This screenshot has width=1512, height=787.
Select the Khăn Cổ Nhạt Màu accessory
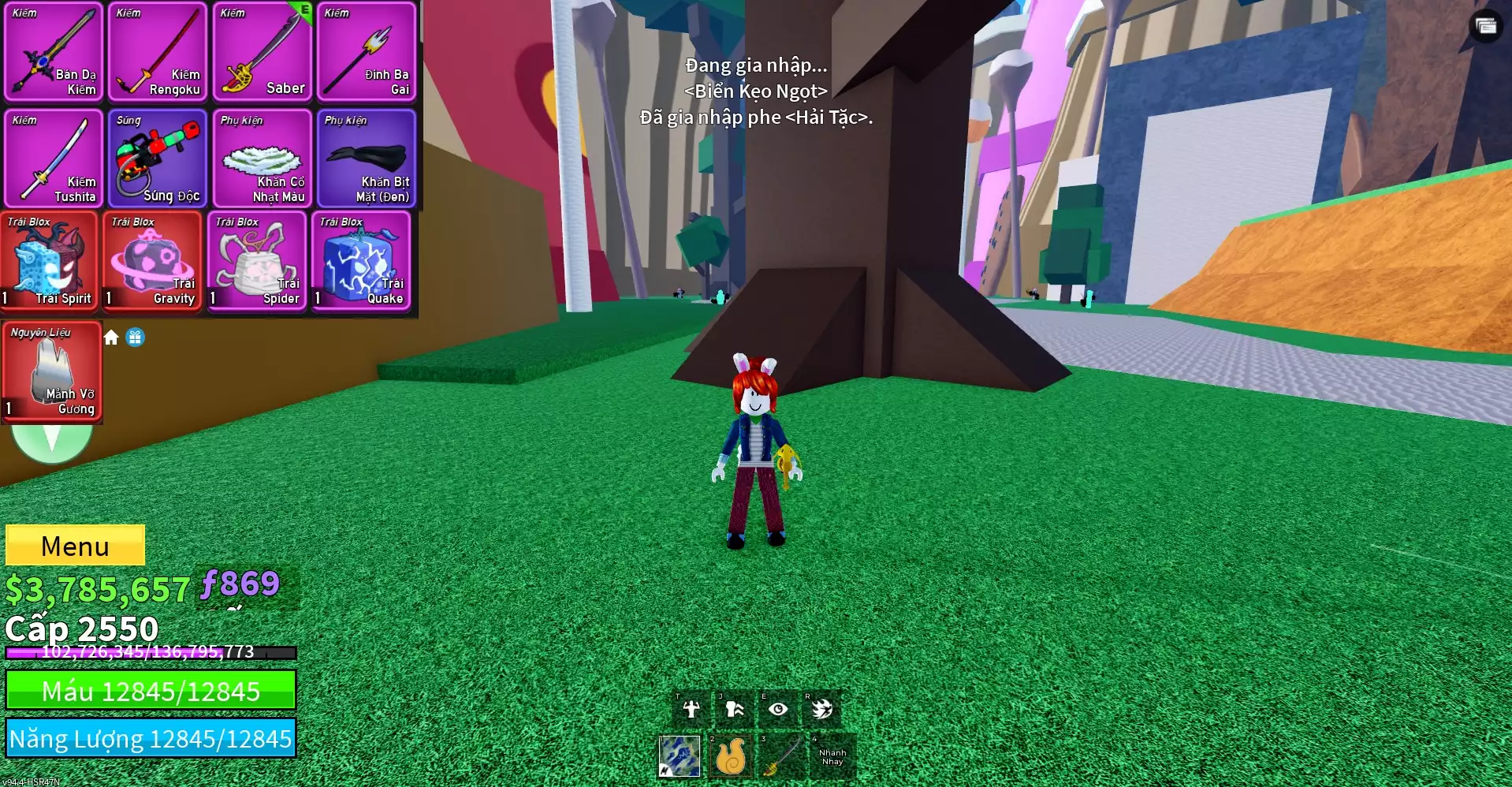click(262, 159)
